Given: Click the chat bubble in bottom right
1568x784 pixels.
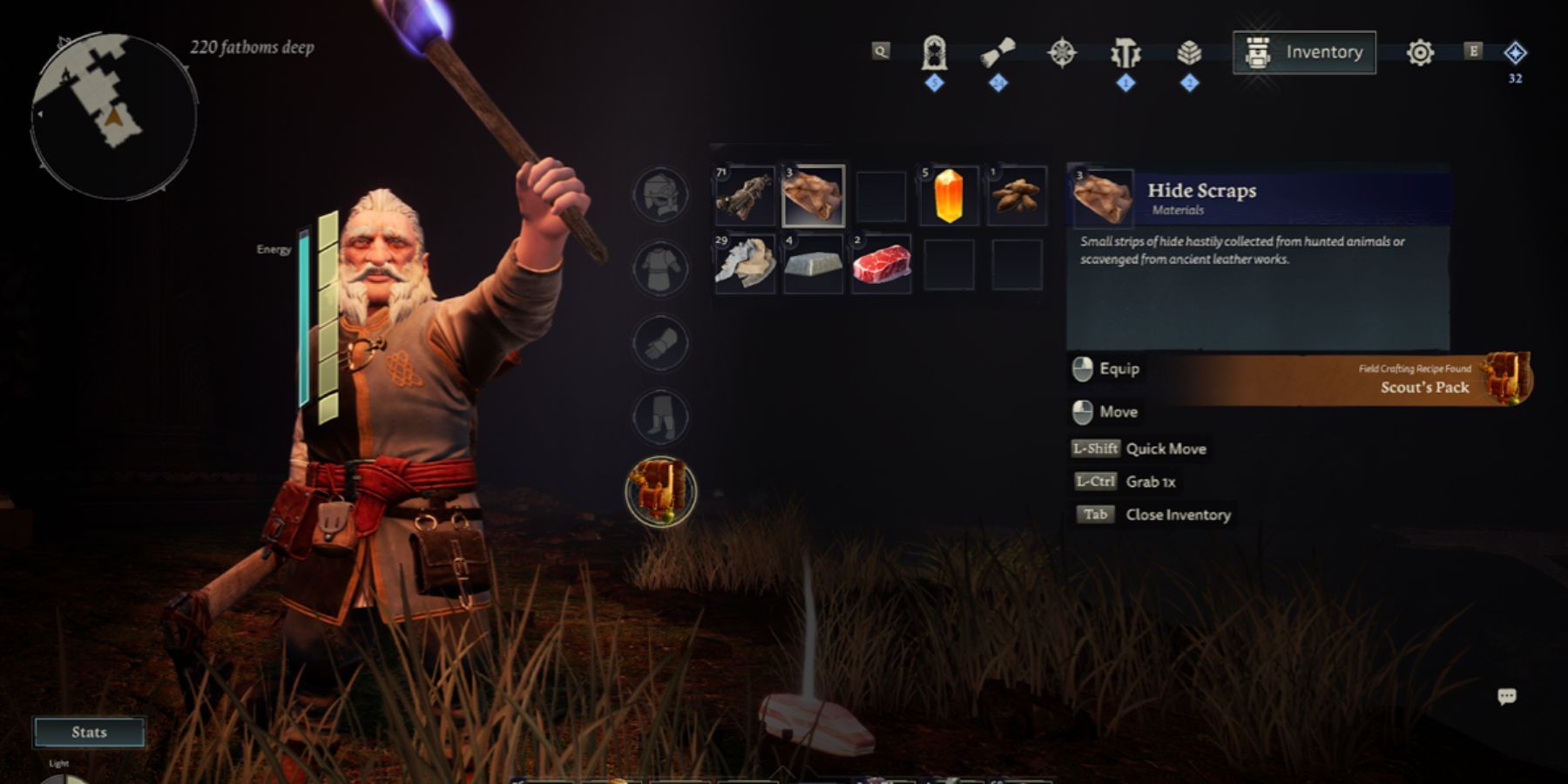Looking at the screenshot, I should (x=1507, y=697).
